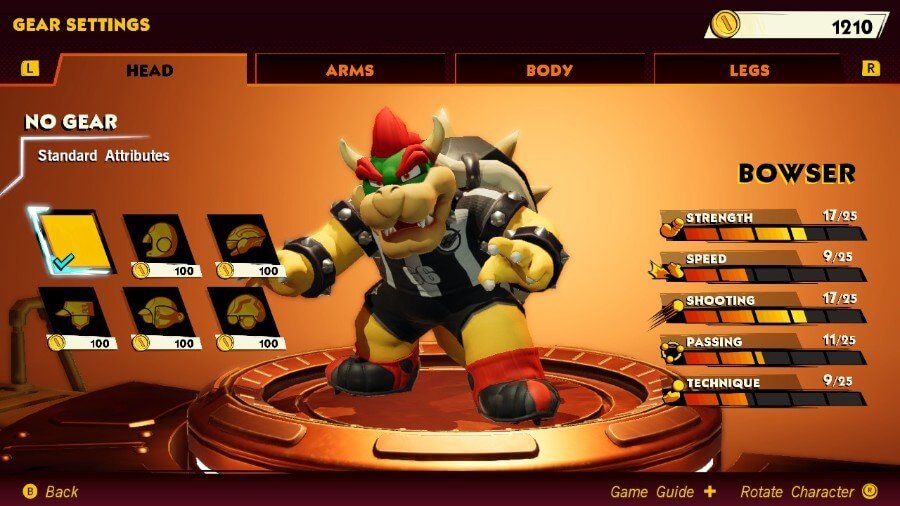The width and height of the screenshot is (900, 506).
Task: Switch to the ARMS gear tab
Action: pyautogui.click(x=350, y=70)
